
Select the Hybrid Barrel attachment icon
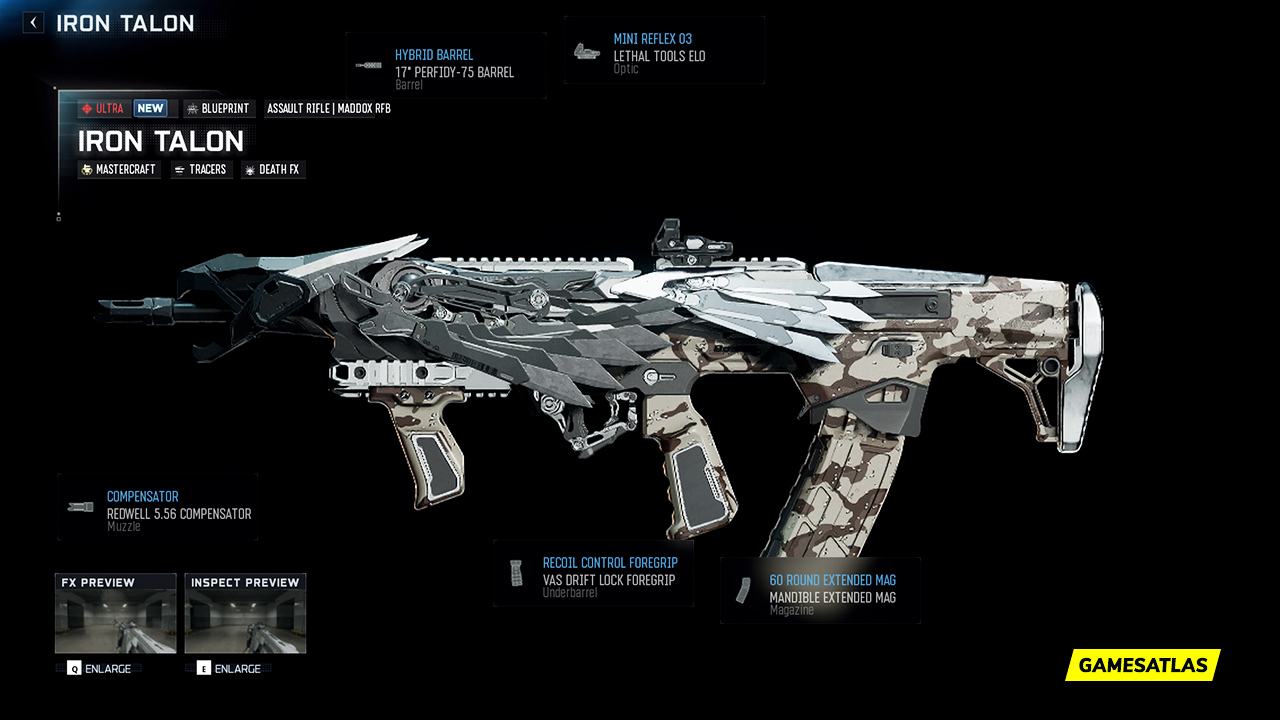(x=368, y=66)
